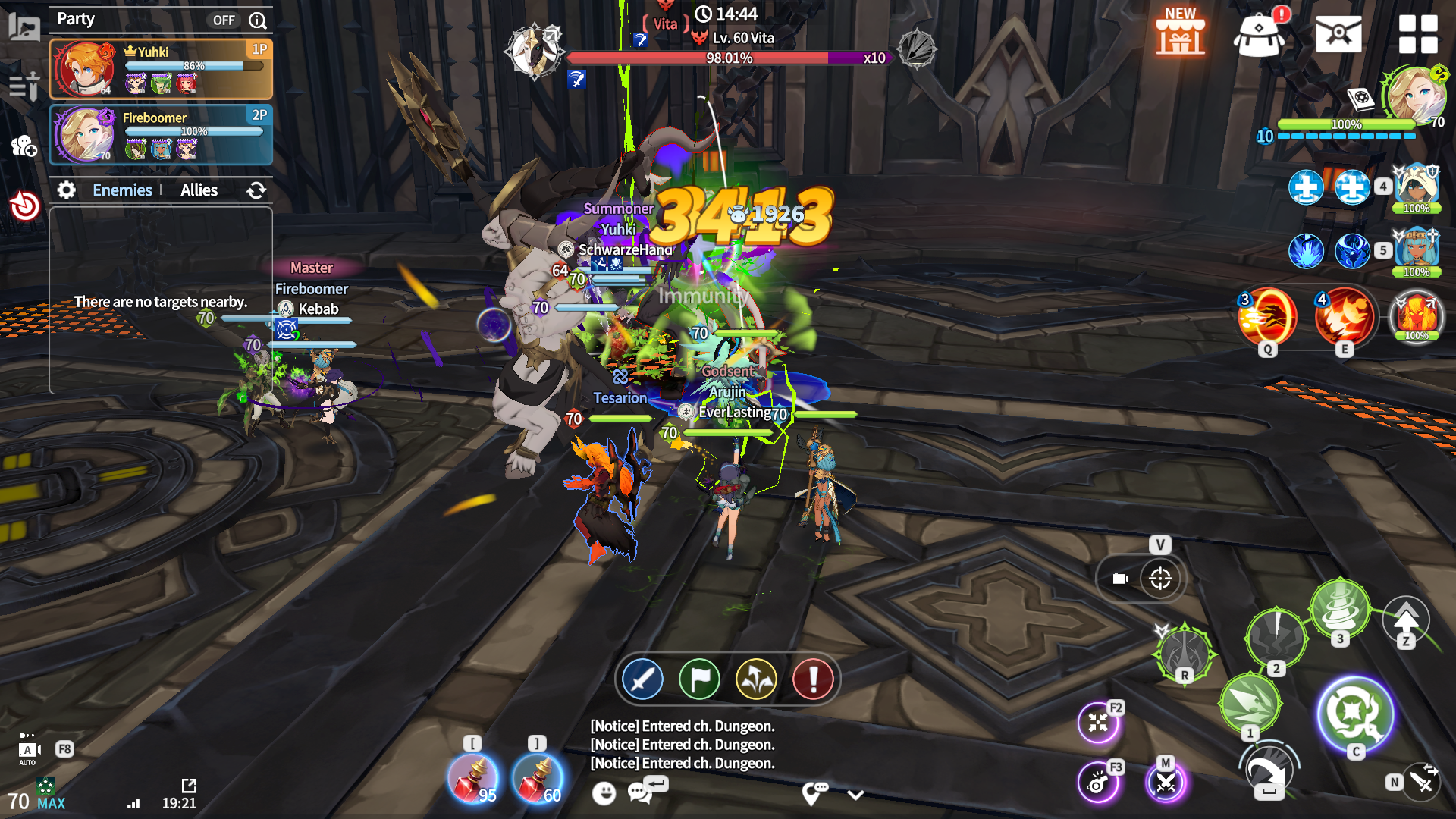Activate the fire ring Q skill
This screenshot has height=819, width=1456.
pyautogui.click(x=1267, y=317)
